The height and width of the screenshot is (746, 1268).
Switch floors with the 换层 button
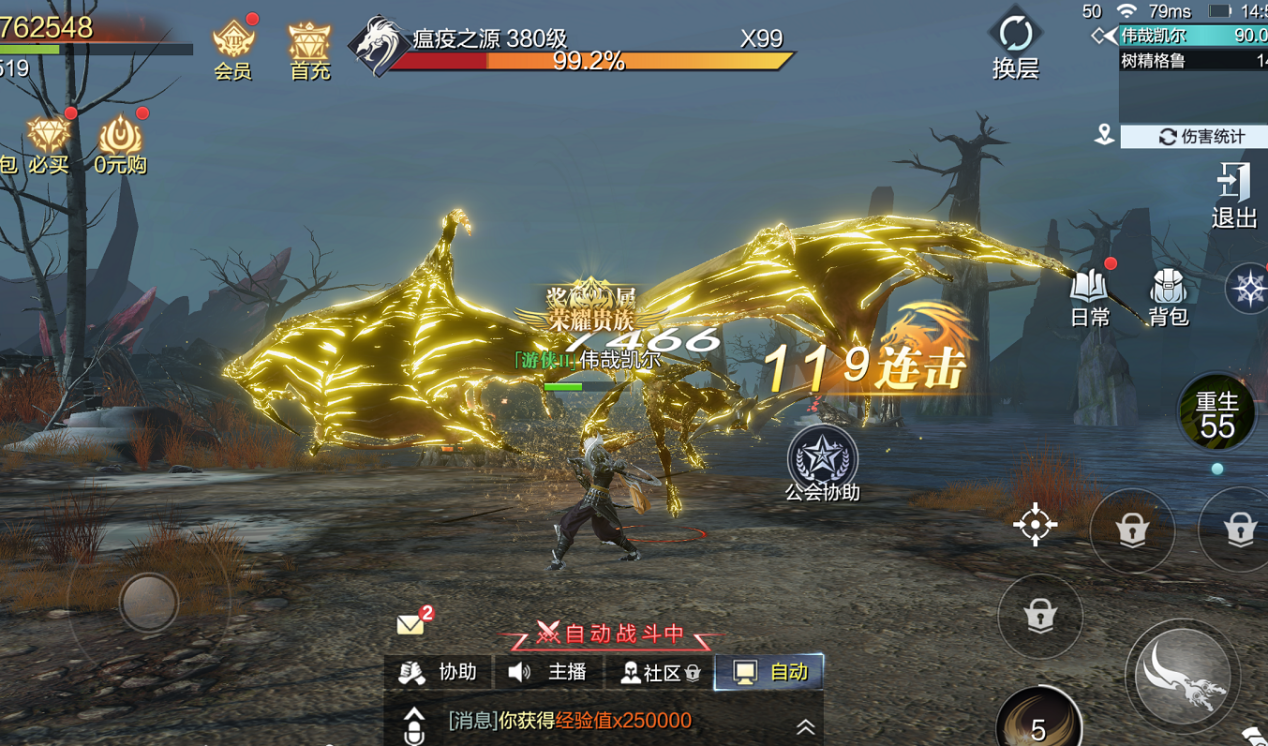pyautogui.click(x=1015, y=44)
